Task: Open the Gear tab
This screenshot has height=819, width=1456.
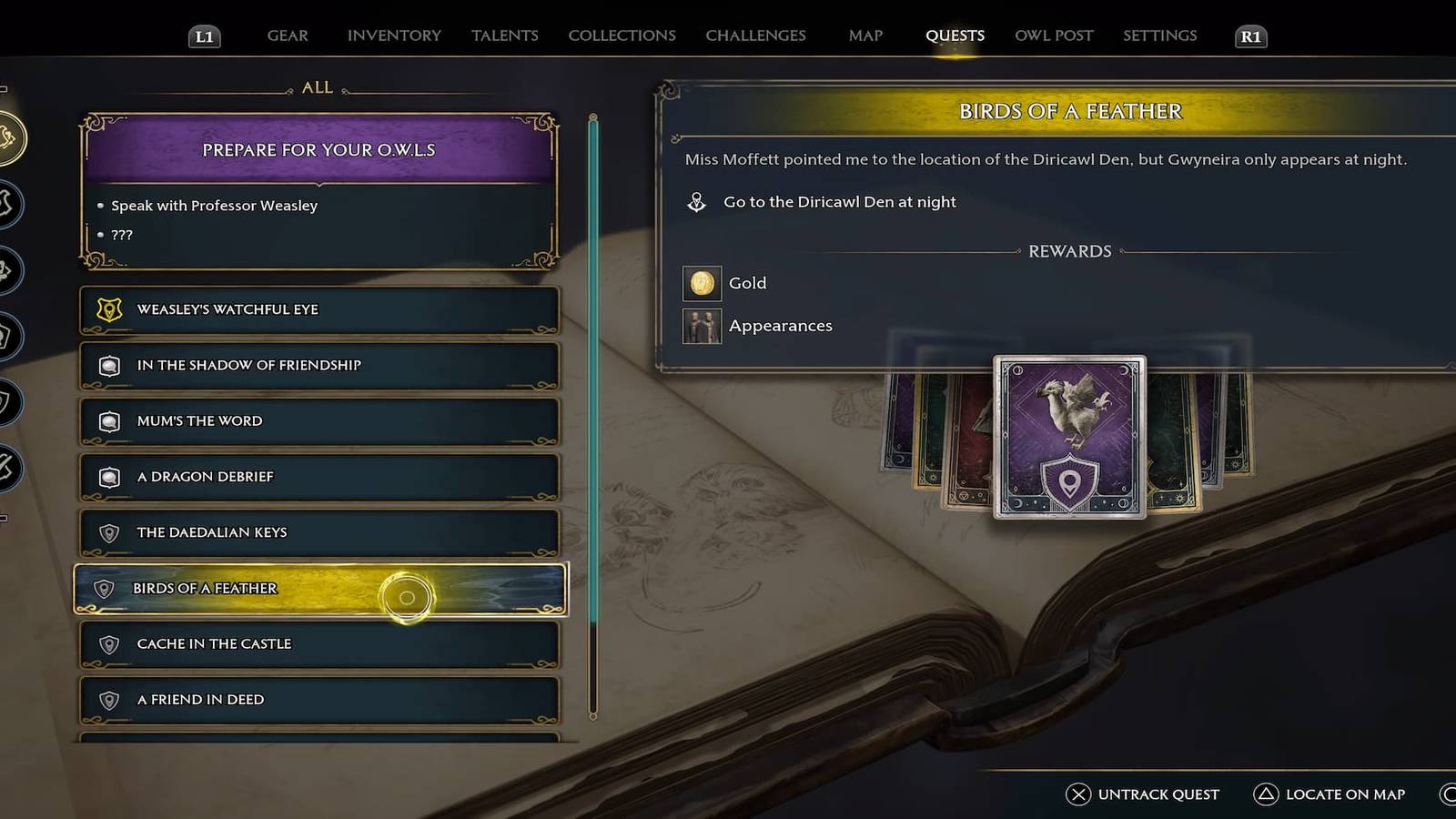Action: coord(288,35)
